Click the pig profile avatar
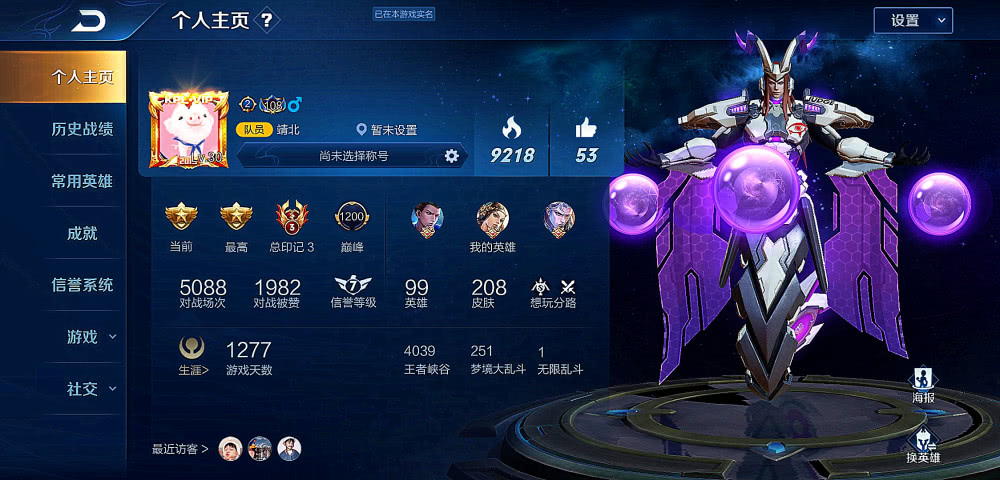The image size is (1000, 480). [188, 131]
